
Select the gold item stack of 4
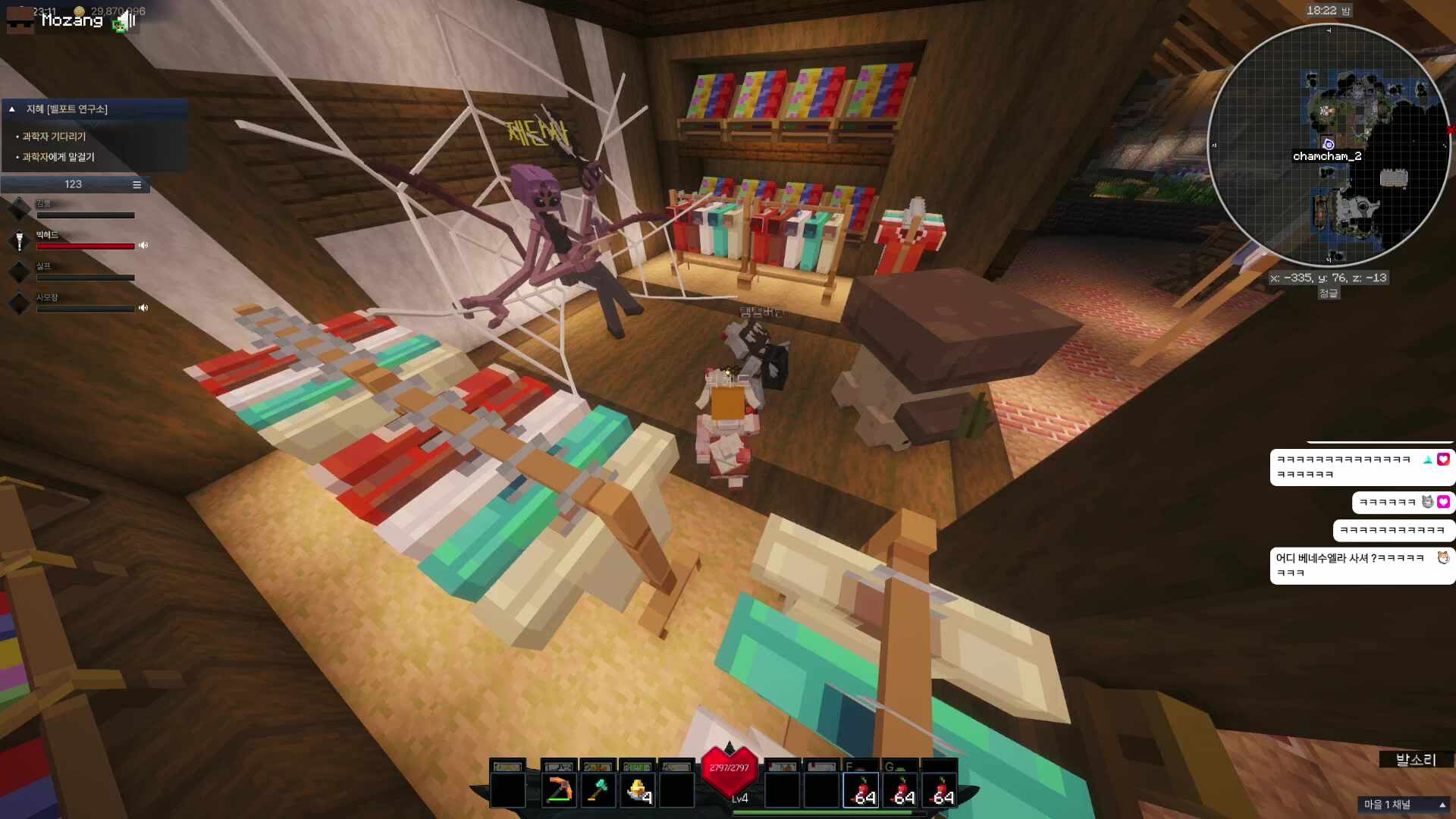[x=638, y=790]
